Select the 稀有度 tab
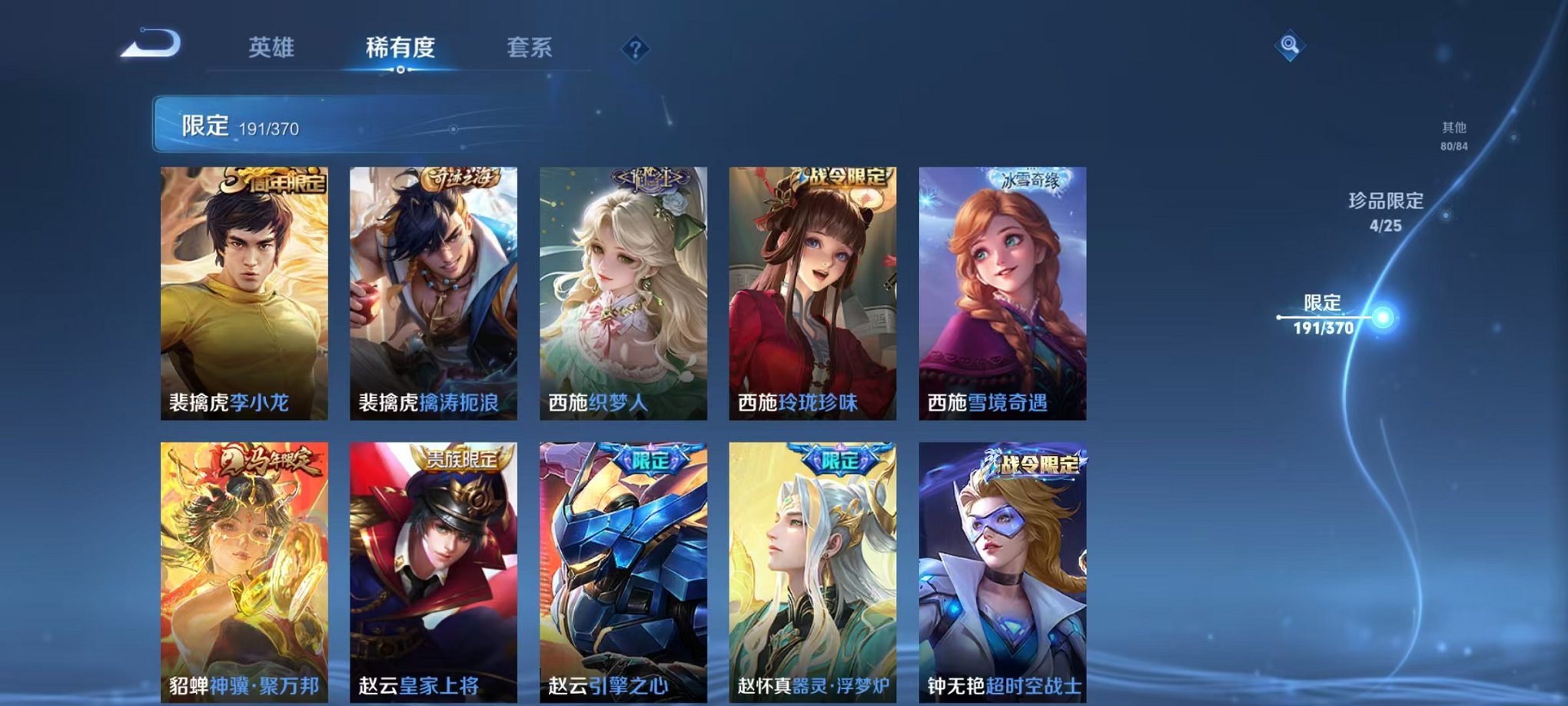The height and width of the screenshot is (706, 1568). 400,46
